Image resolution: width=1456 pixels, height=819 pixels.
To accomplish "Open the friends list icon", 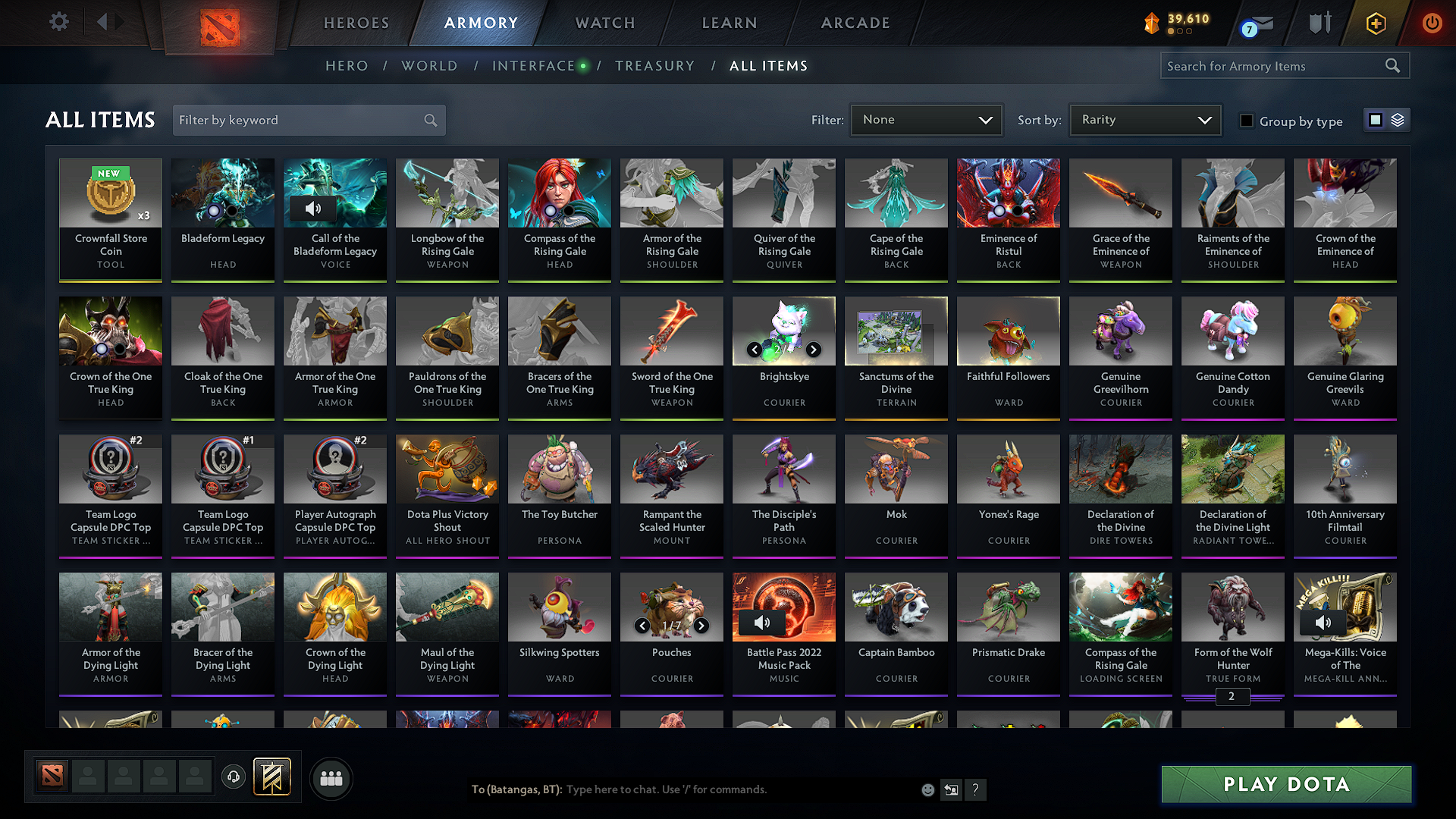I will [331, 777].
